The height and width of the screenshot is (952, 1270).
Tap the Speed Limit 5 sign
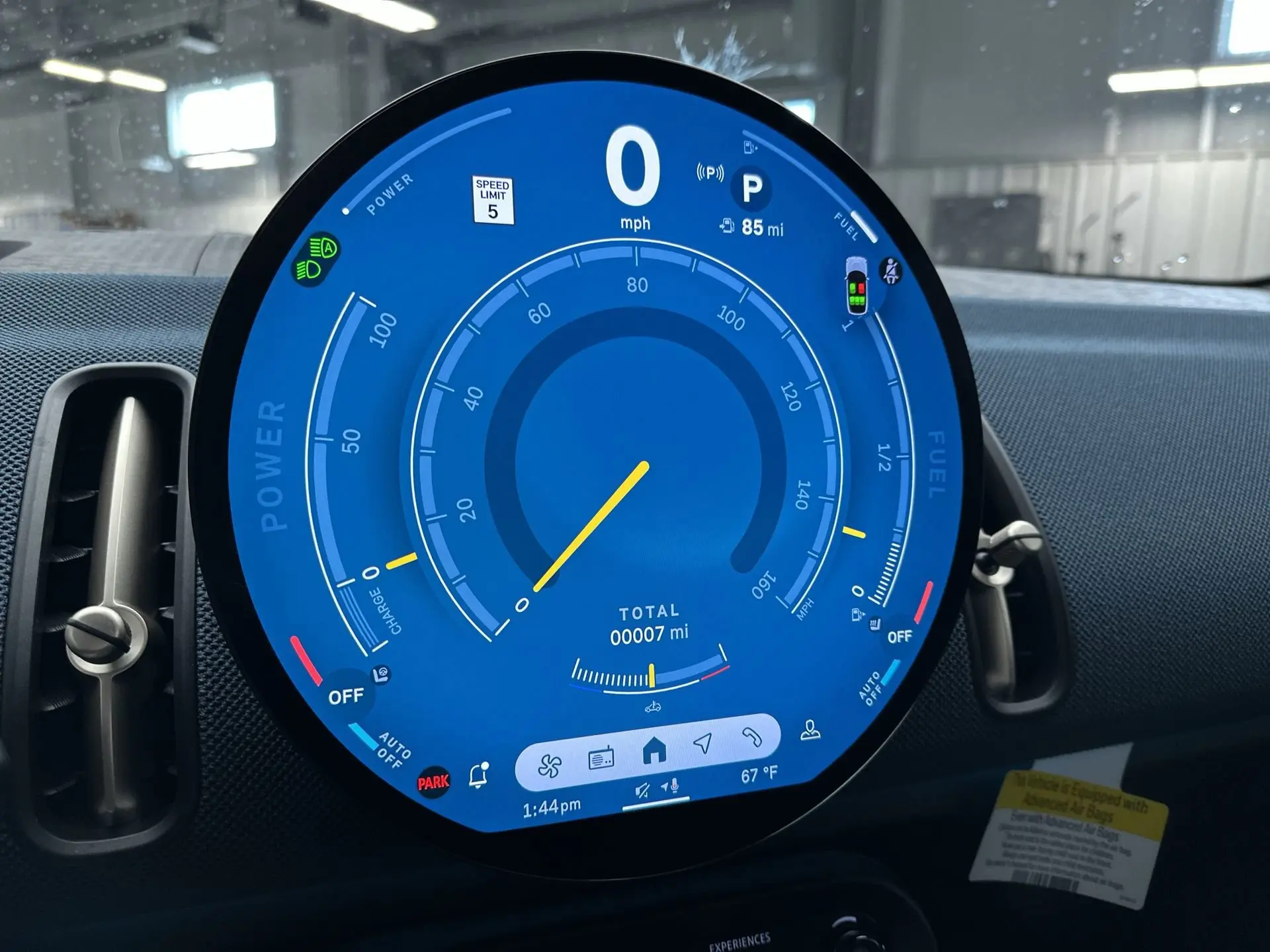click(493, 199)
